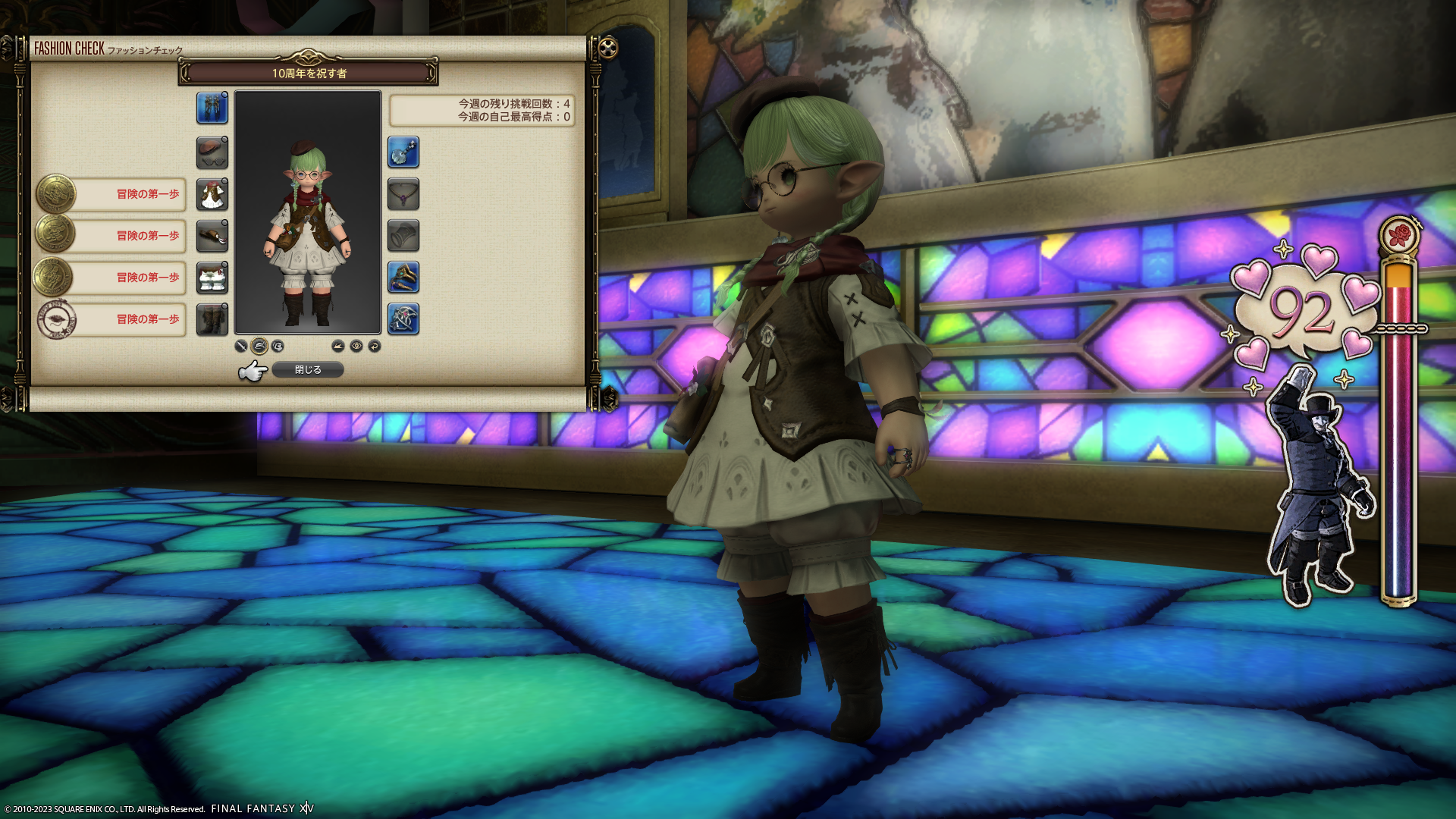Click the eye icon under the preview

(356, 347)
